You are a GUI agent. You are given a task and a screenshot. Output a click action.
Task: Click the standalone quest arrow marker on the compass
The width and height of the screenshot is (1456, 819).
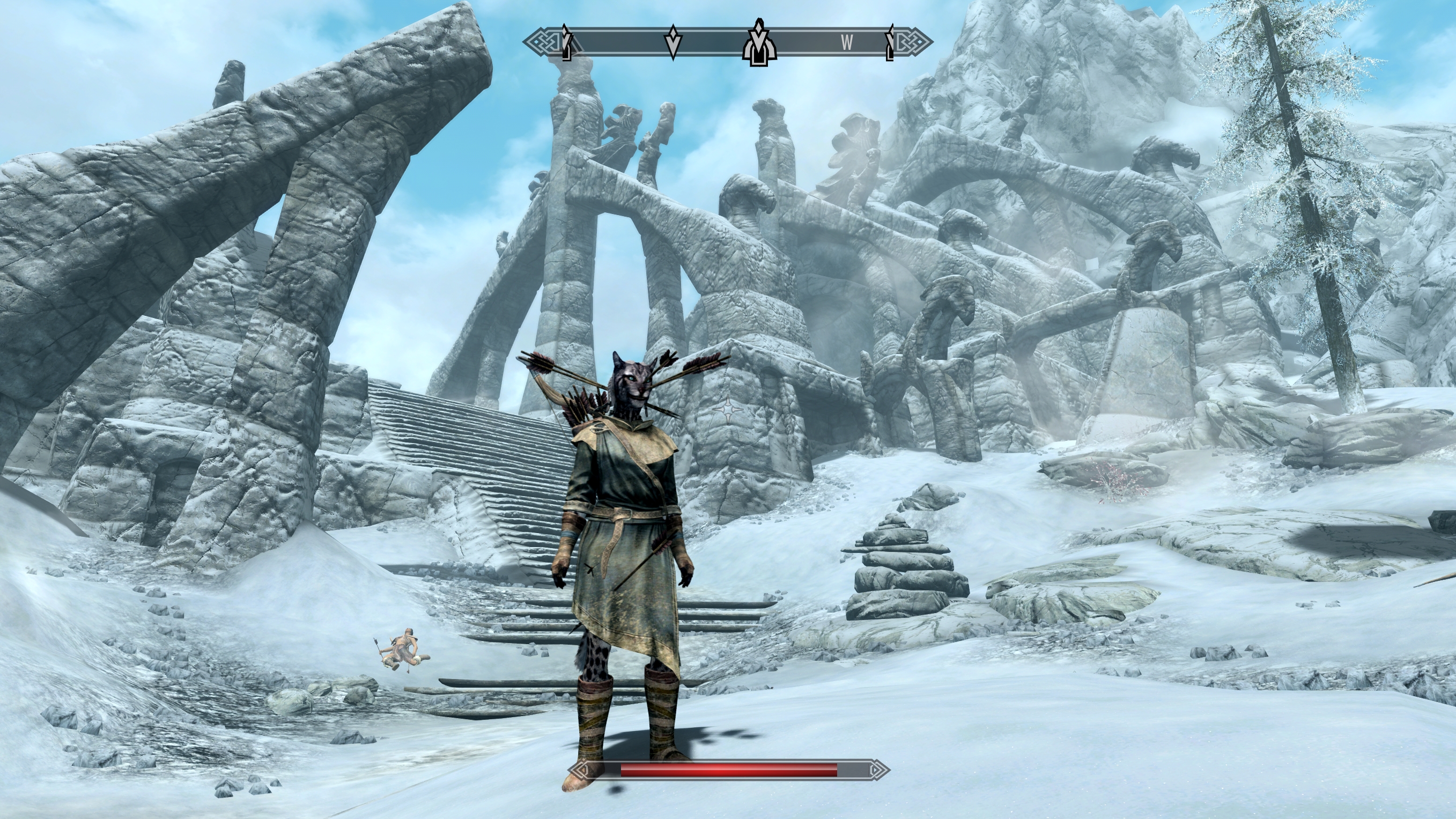[672, 42]
